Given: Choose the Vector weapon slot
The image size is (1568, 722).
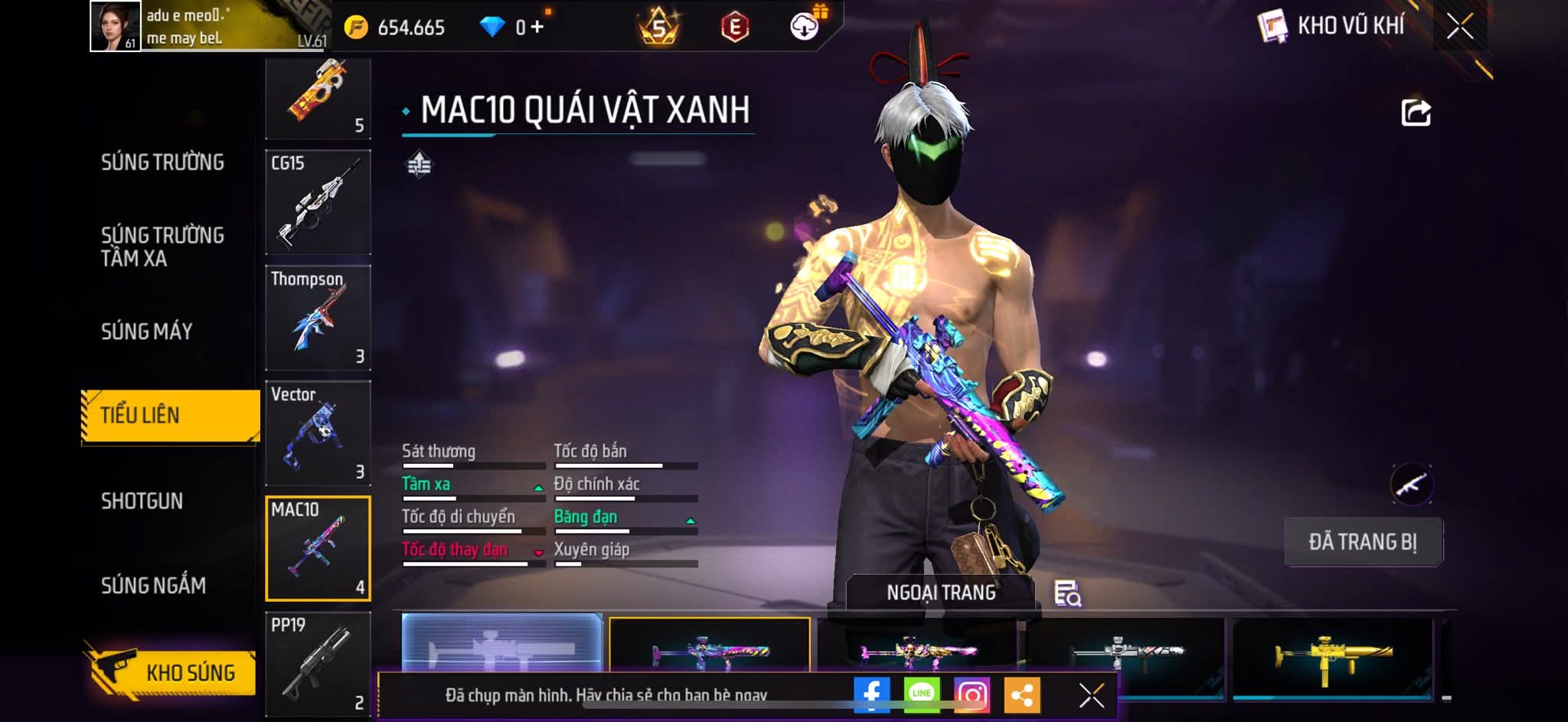Looking at the screenshot, I should (x=318, y=433).
